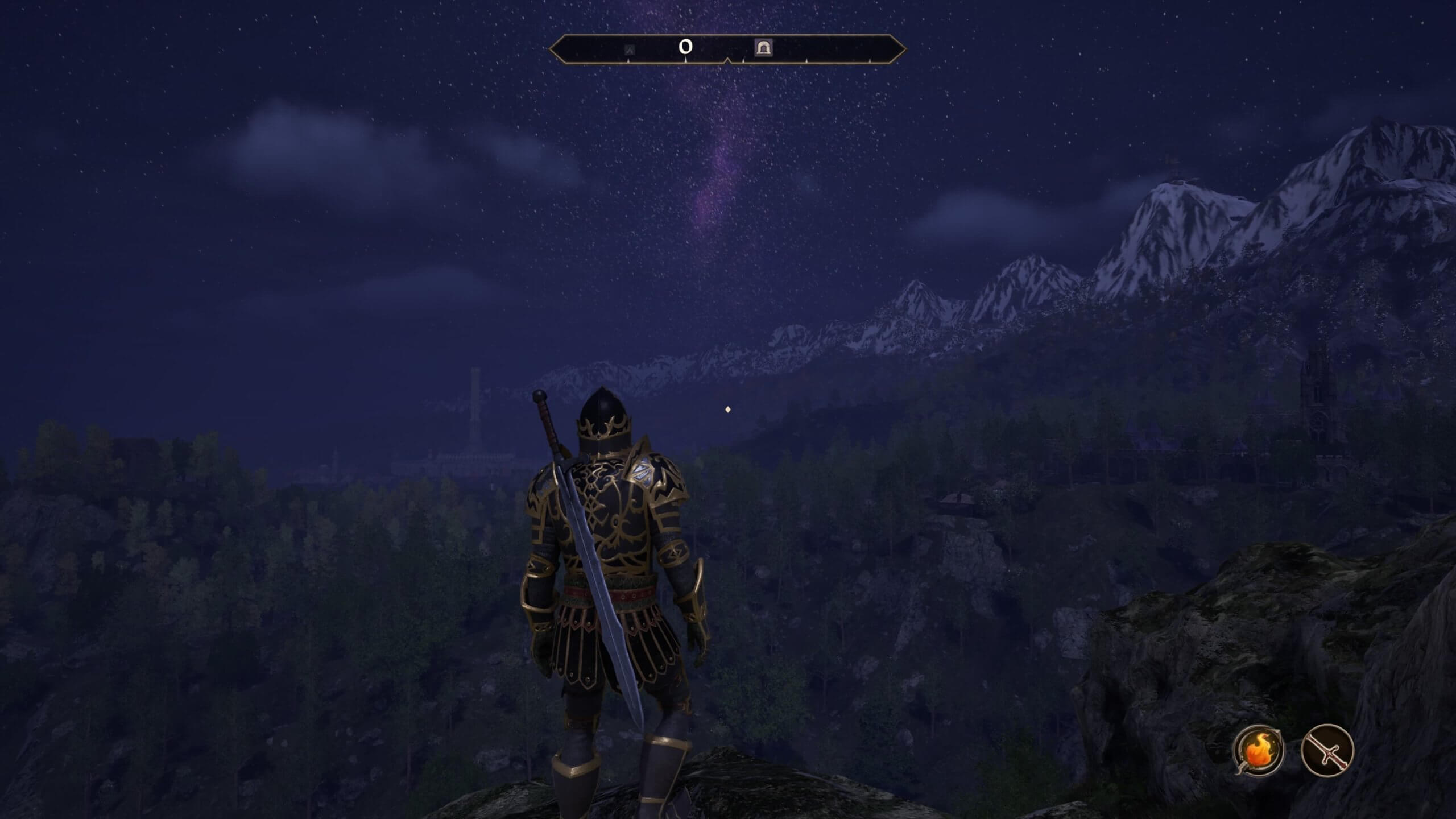Click the archway marker on the compass
The width and height of the screenshot is (1456, 819).
coord(763,48)
